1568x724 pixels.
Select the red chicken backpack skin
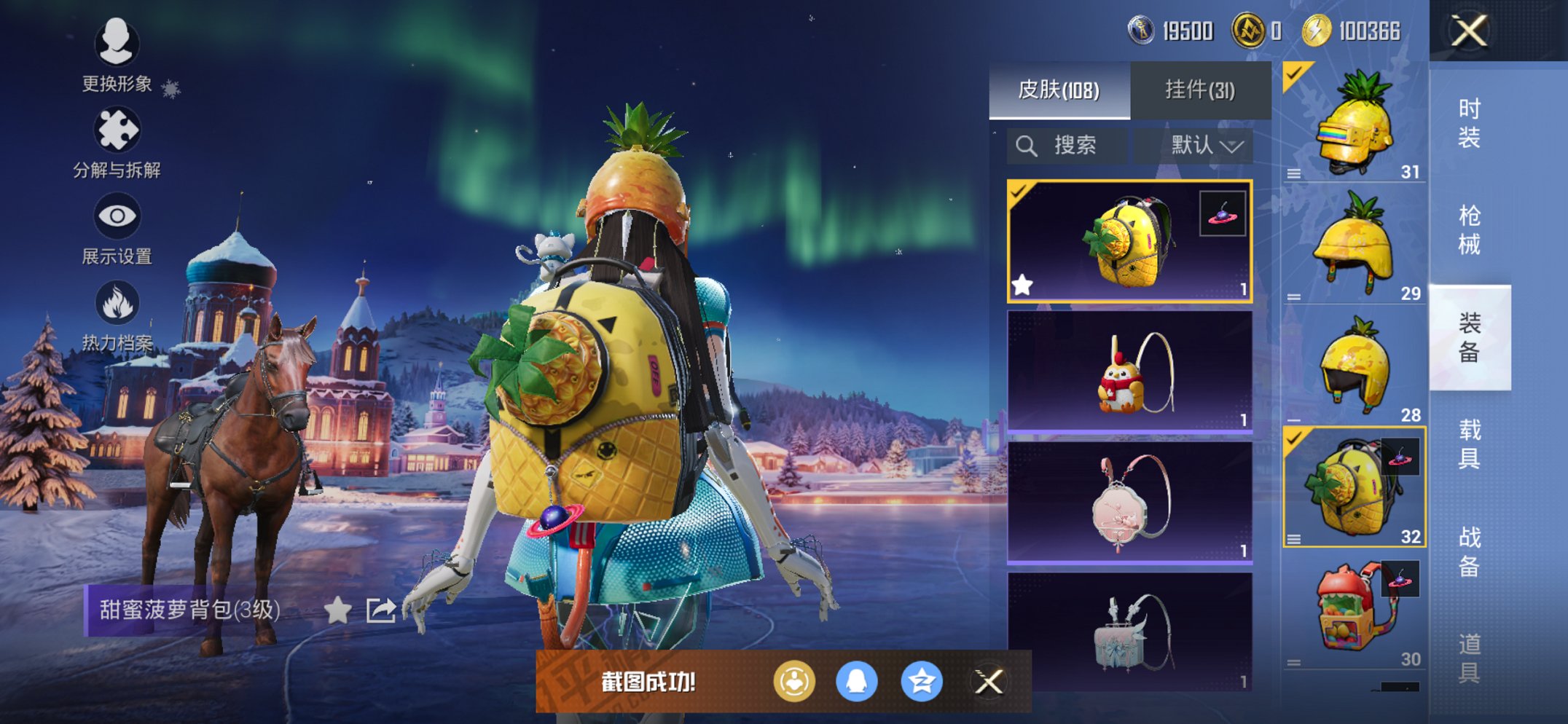(1129, 371)
